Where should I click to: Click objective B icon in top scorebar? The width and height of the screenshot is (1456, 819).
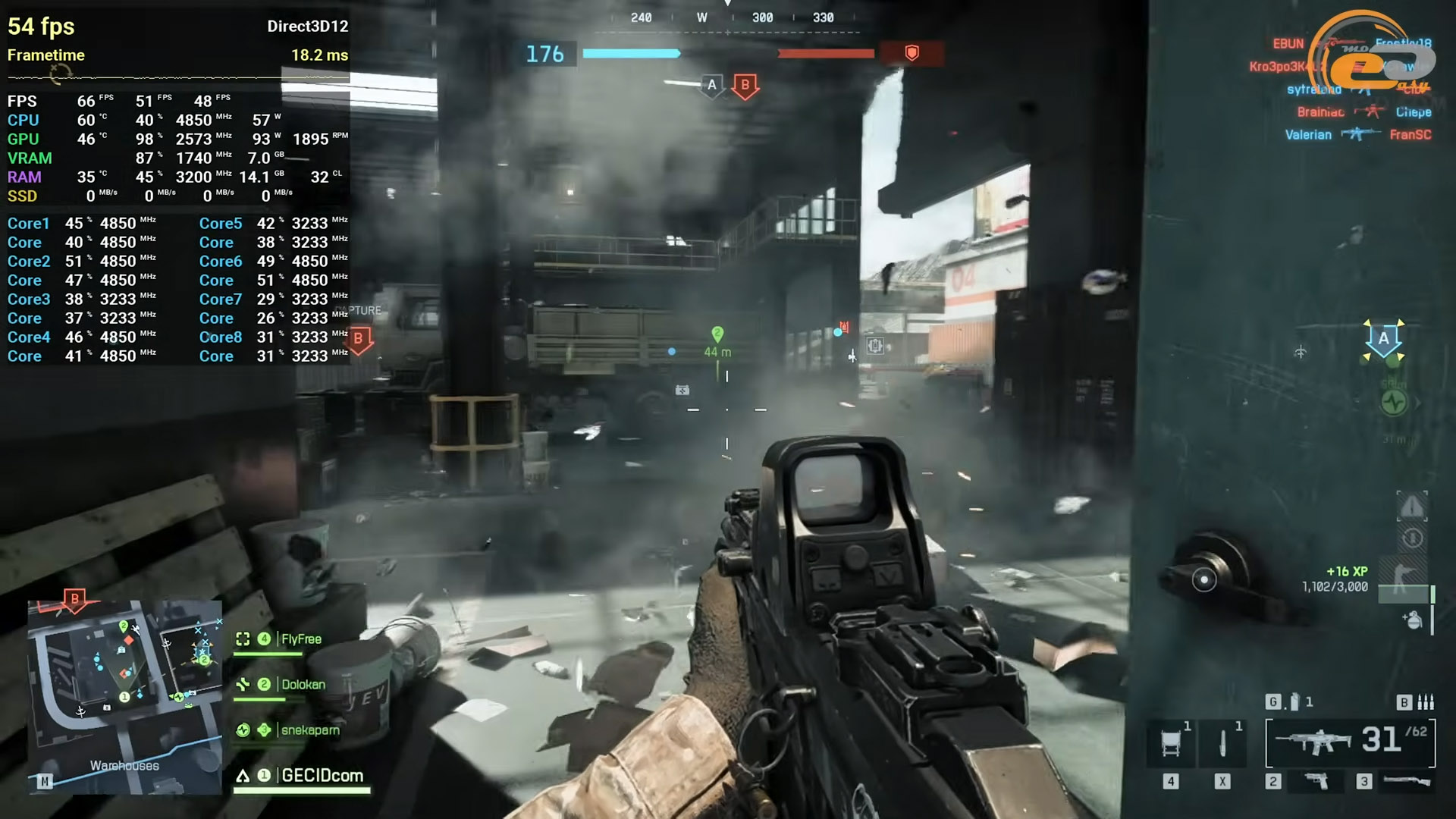click(x=745, y=86)
